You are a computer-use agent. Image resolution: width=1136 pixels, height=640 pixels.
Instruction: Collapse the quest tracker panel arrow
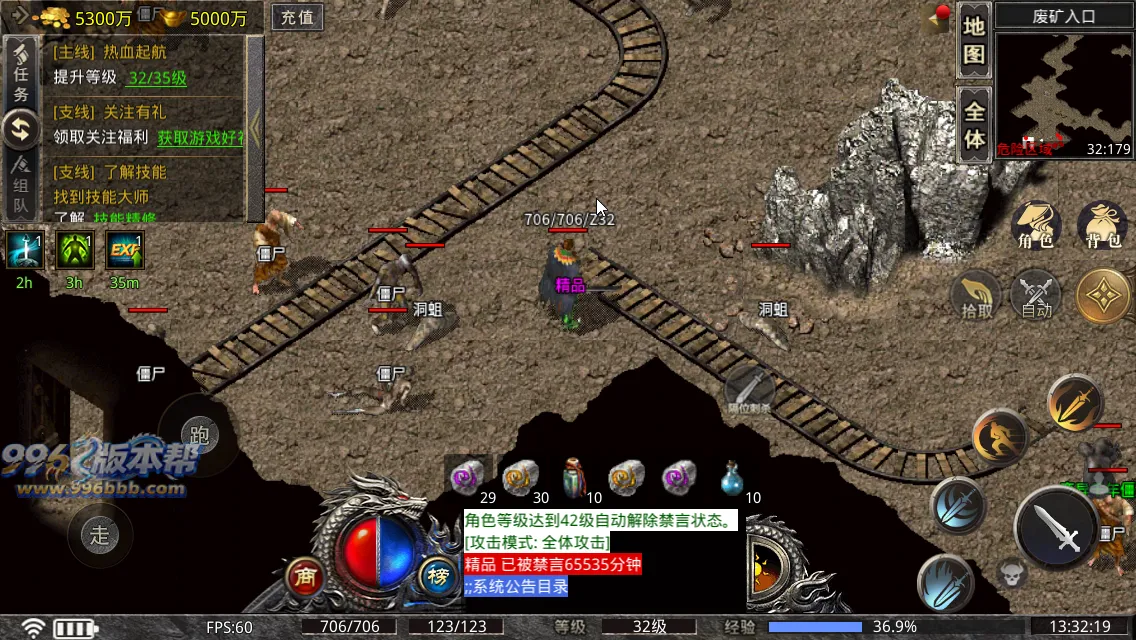tap(256, 127)
